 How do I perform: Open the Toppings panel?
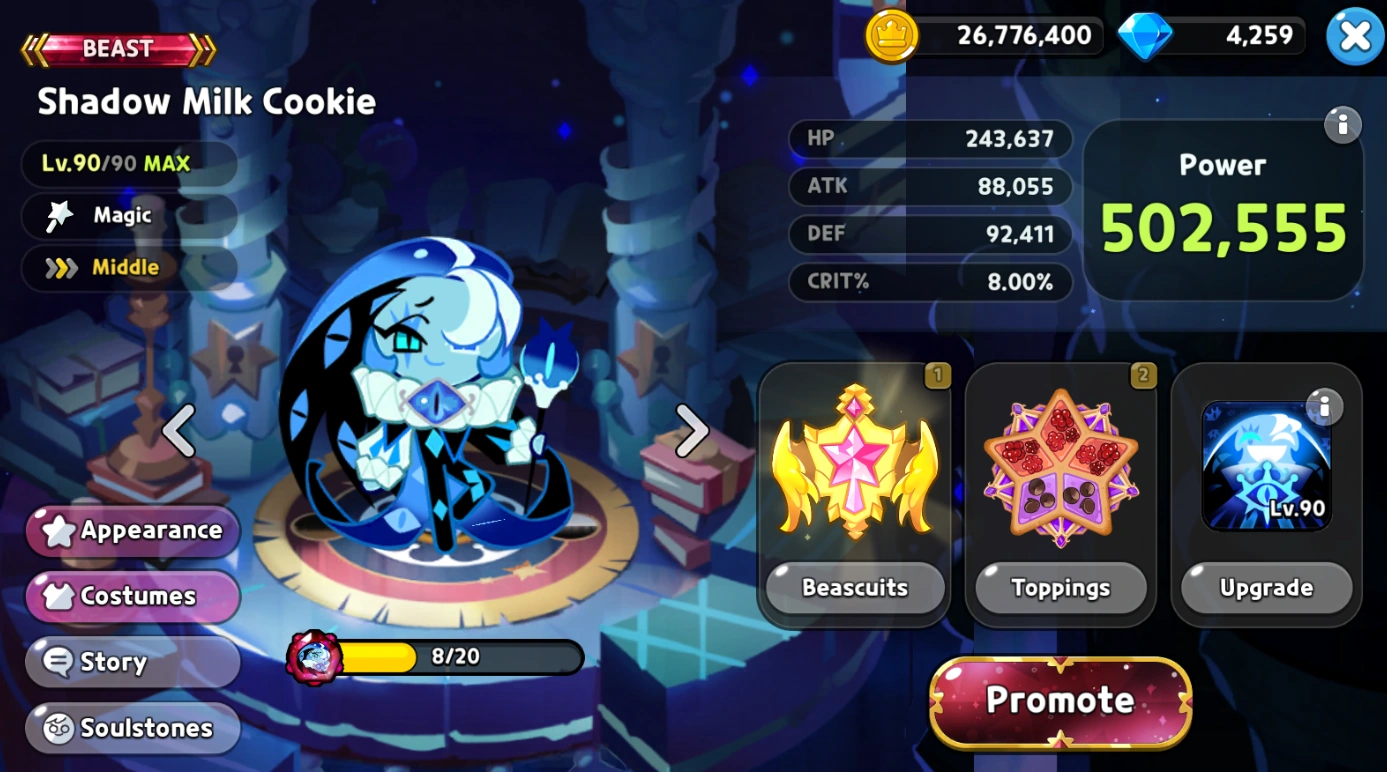coord(1061,588)
